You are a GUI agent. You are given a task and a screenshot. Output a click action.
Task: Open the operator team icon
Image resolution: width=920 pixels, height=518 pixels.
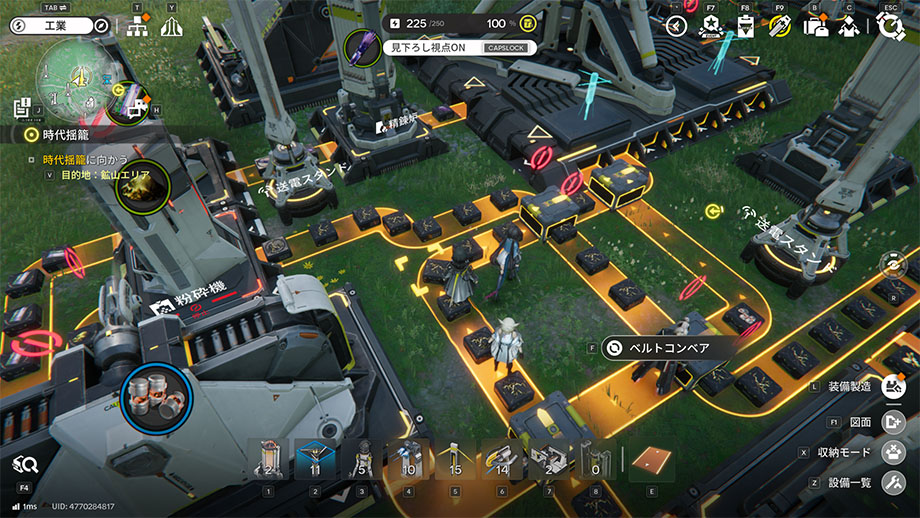(x=849, y=27)
